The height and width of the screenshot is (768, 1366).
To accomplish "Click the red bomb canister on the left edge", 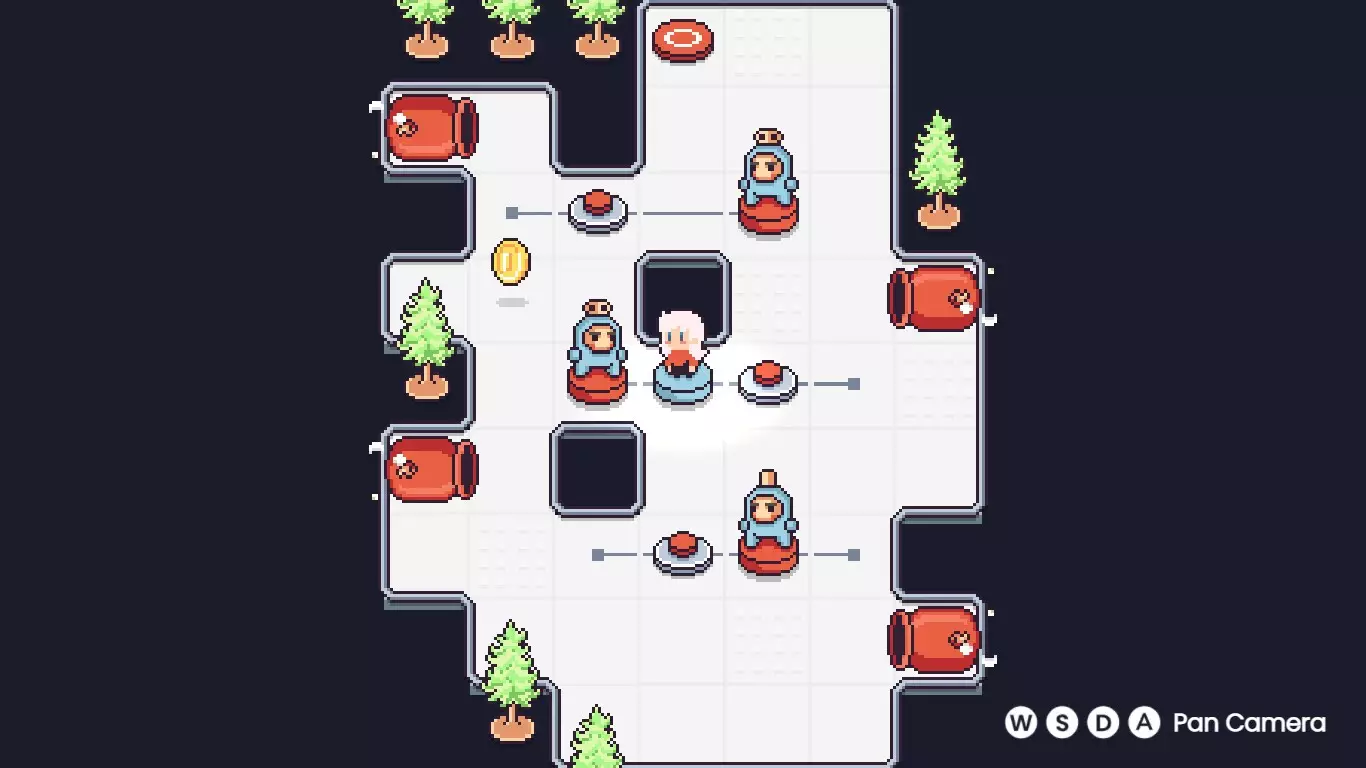I will point(432,125).
